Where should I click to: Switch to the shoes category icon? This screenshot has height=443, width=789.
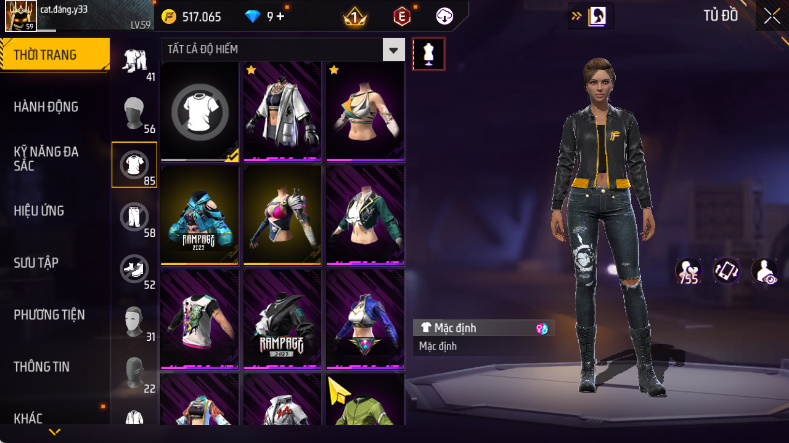[x=133, y=267]
